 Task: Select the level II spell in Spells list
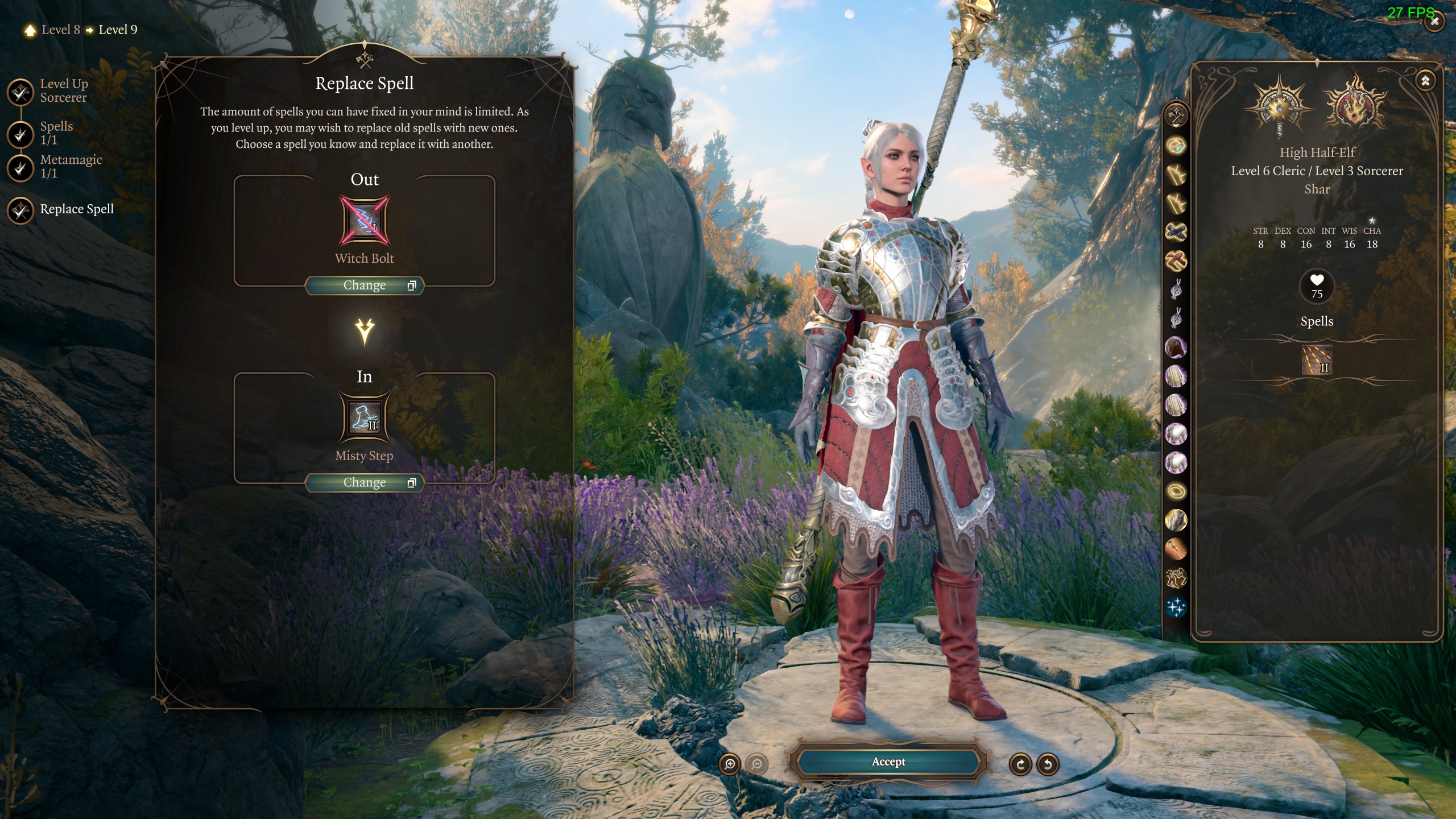point(1317,359)
